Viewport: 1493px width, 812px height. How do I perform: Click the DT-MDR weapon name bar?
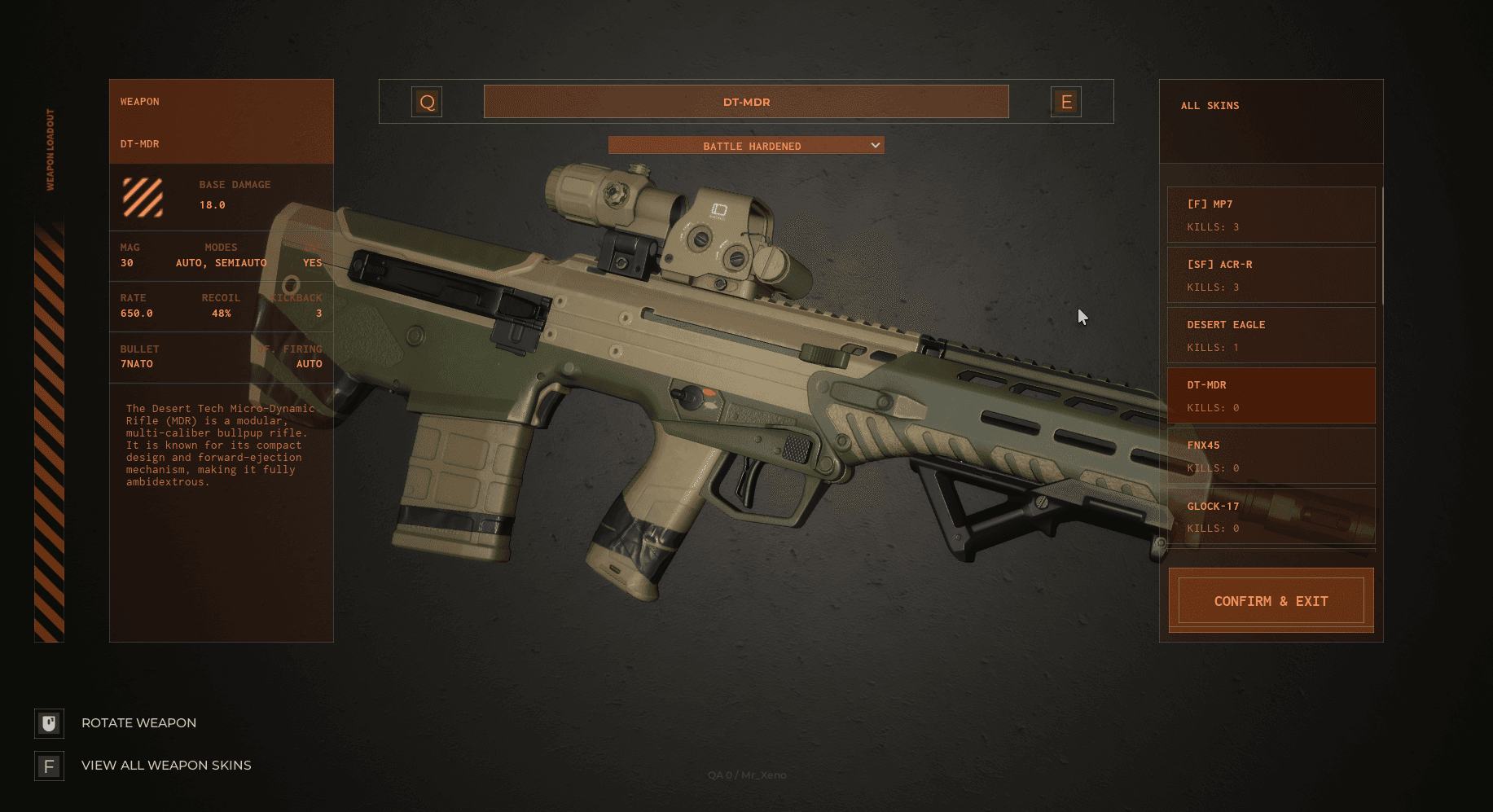pos(746,102)
